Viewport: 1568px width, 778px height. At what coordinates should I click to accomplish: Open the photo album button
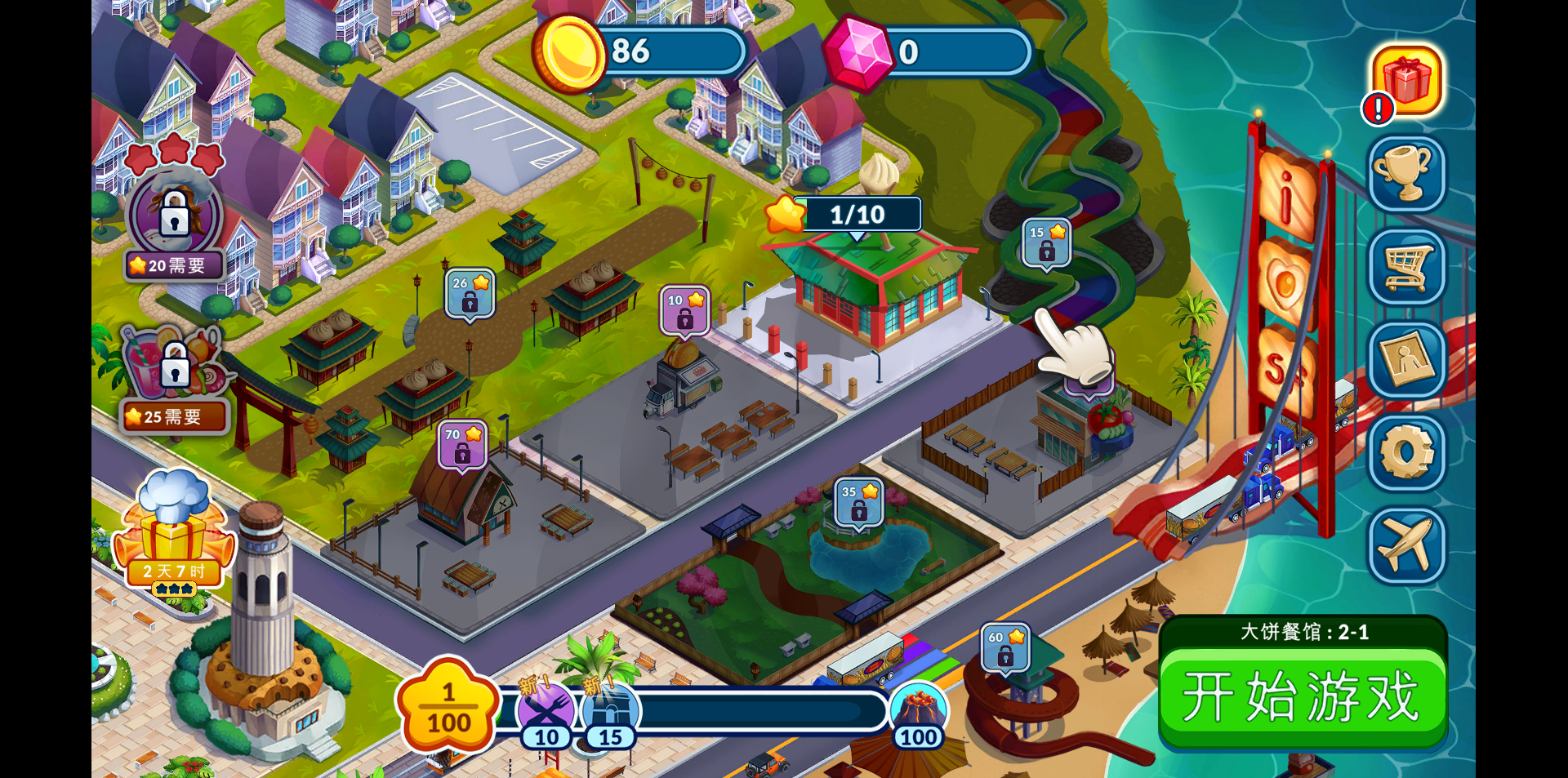1406,360
